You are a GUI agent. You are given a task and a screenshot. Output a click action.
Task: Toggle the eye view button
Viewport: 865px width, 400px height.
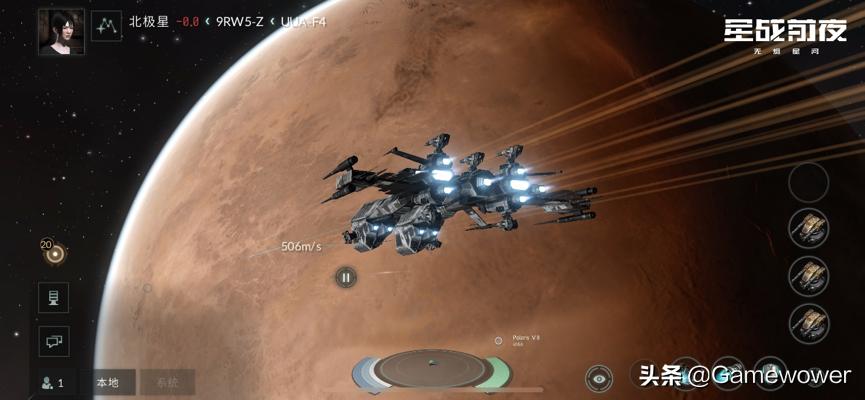point(599,378)
